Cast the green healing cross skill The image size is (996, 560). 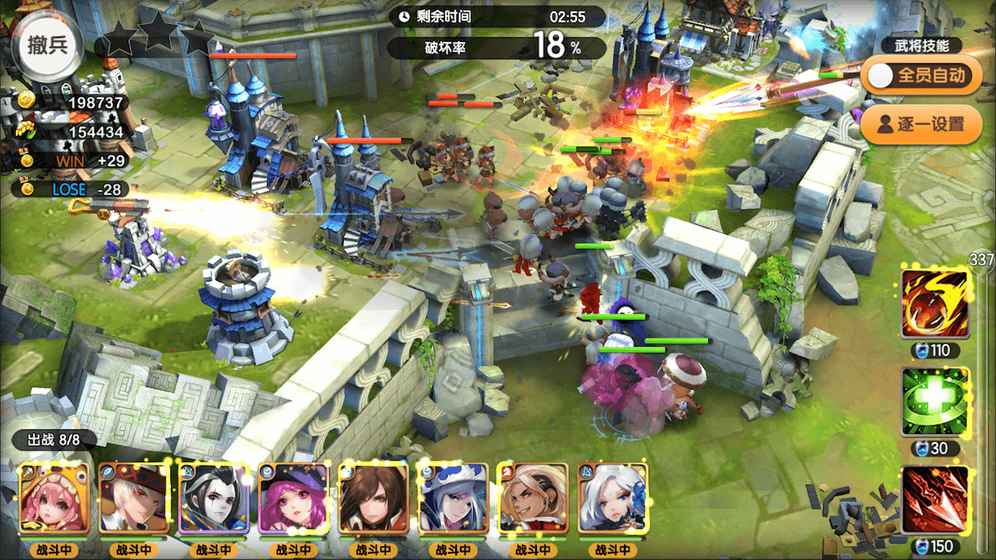tap(935, 401)
